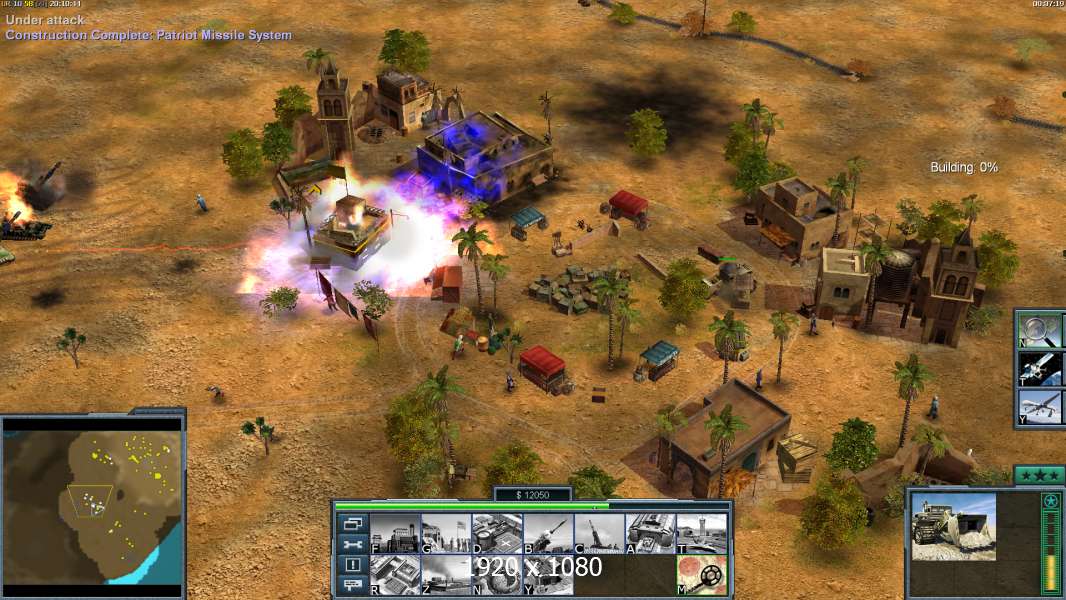Viewport: 1066px width, 600px height.
Task: Choose the flag building icon labeled G
Action: point(446,534)
